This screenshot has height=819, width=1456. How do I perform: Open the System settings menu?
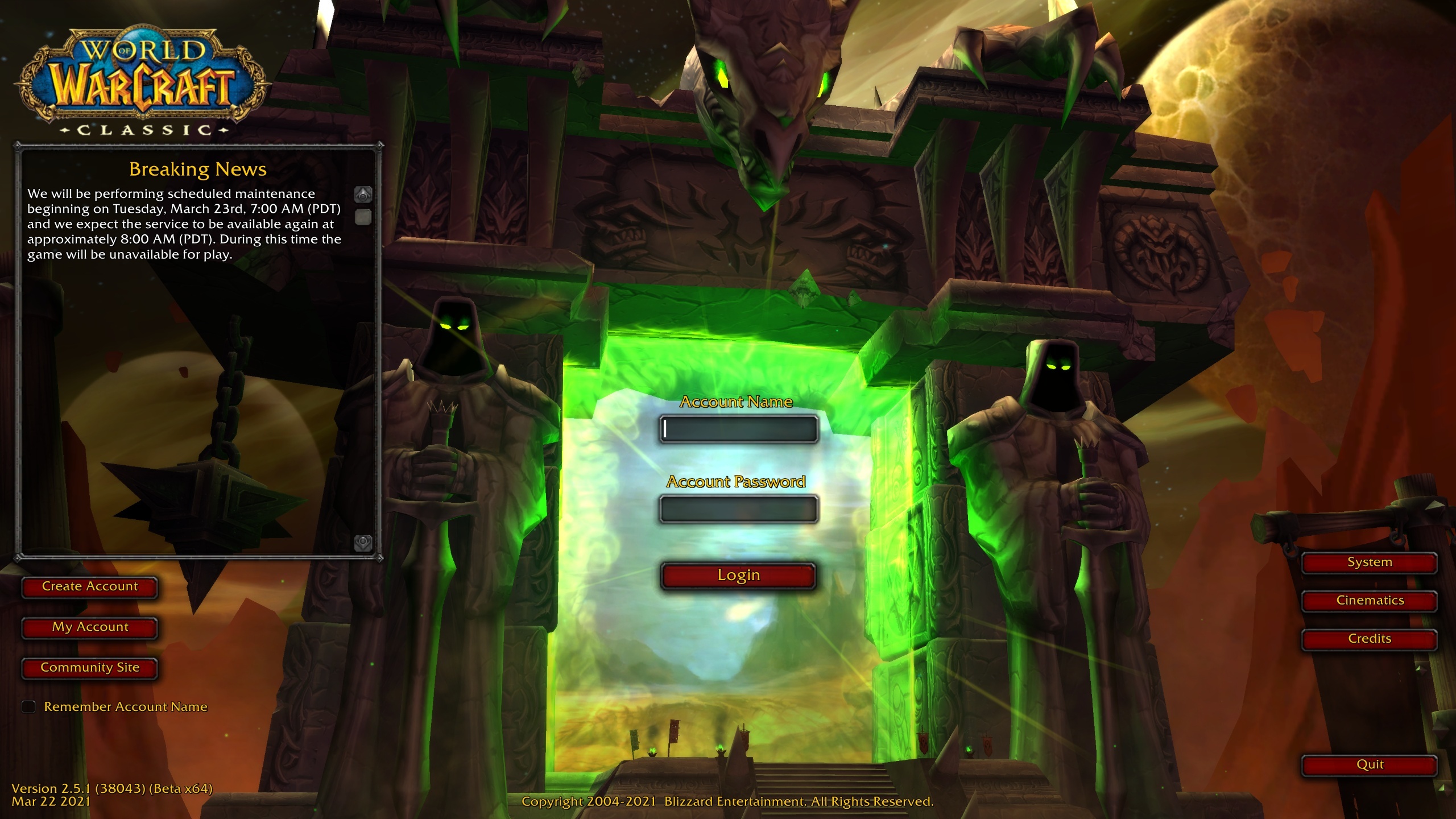point(1368,562)
